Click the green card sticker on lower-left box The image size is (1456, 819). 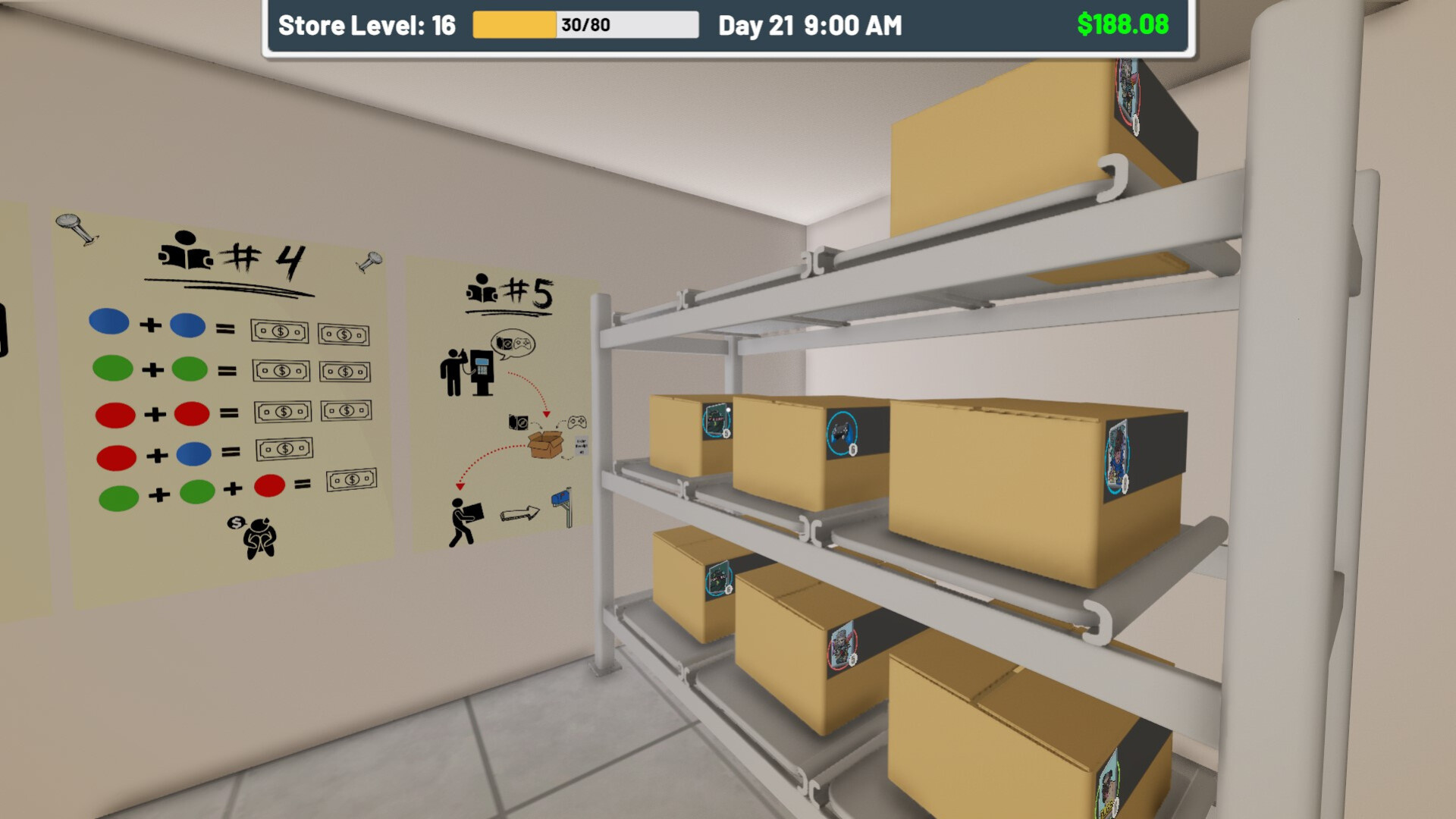[x=718, y=579]
